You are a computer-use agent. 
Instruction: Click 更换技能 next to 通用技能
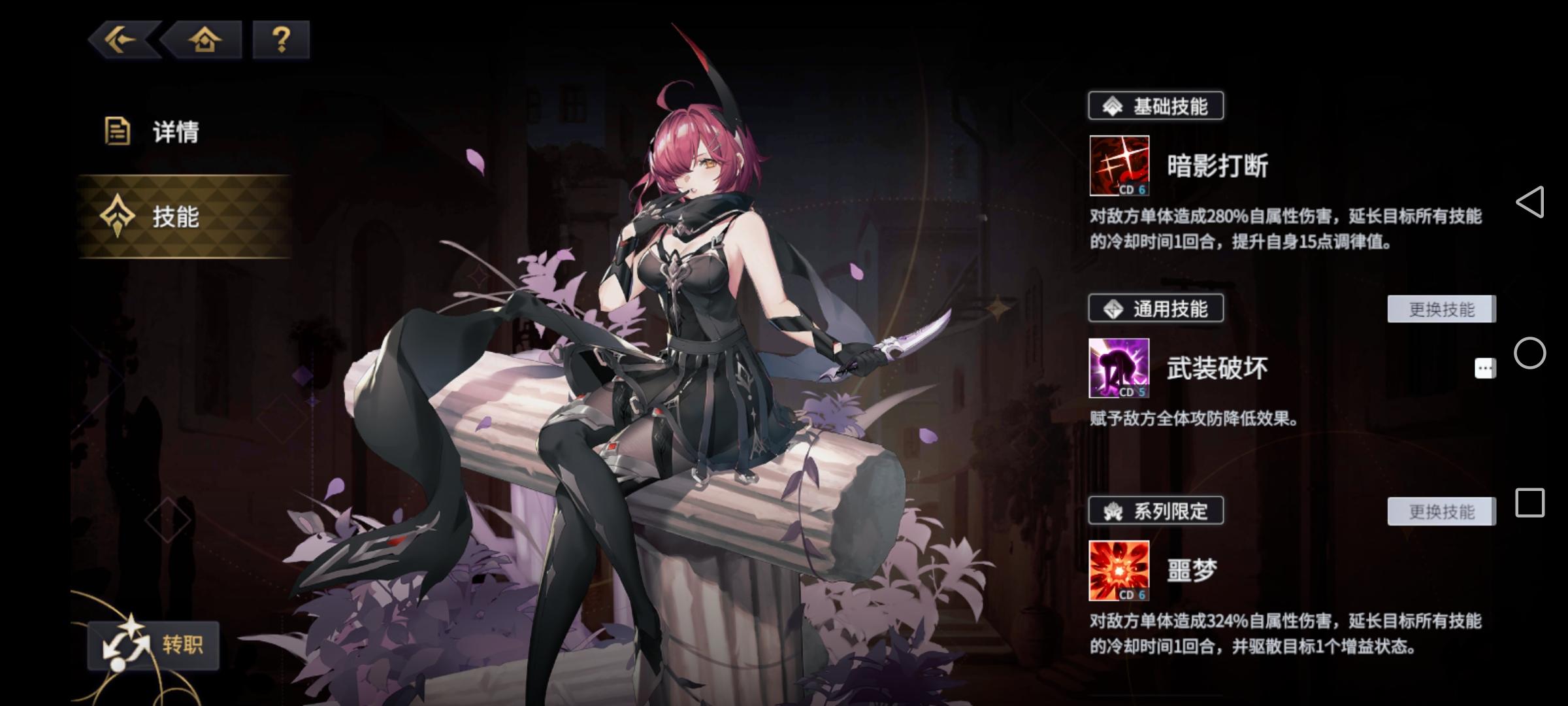tap(1441, 309)
